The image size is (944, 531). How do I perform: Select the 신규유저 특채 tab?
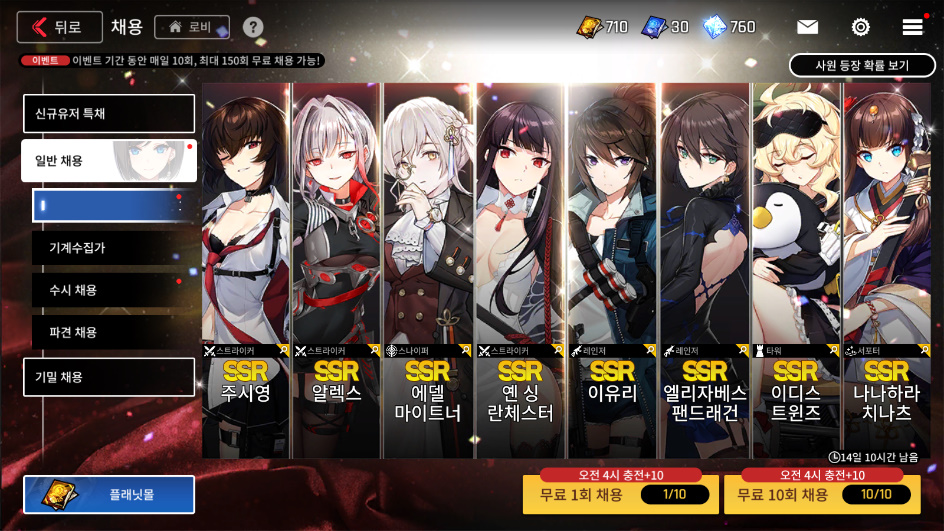(x=108, y=114)
